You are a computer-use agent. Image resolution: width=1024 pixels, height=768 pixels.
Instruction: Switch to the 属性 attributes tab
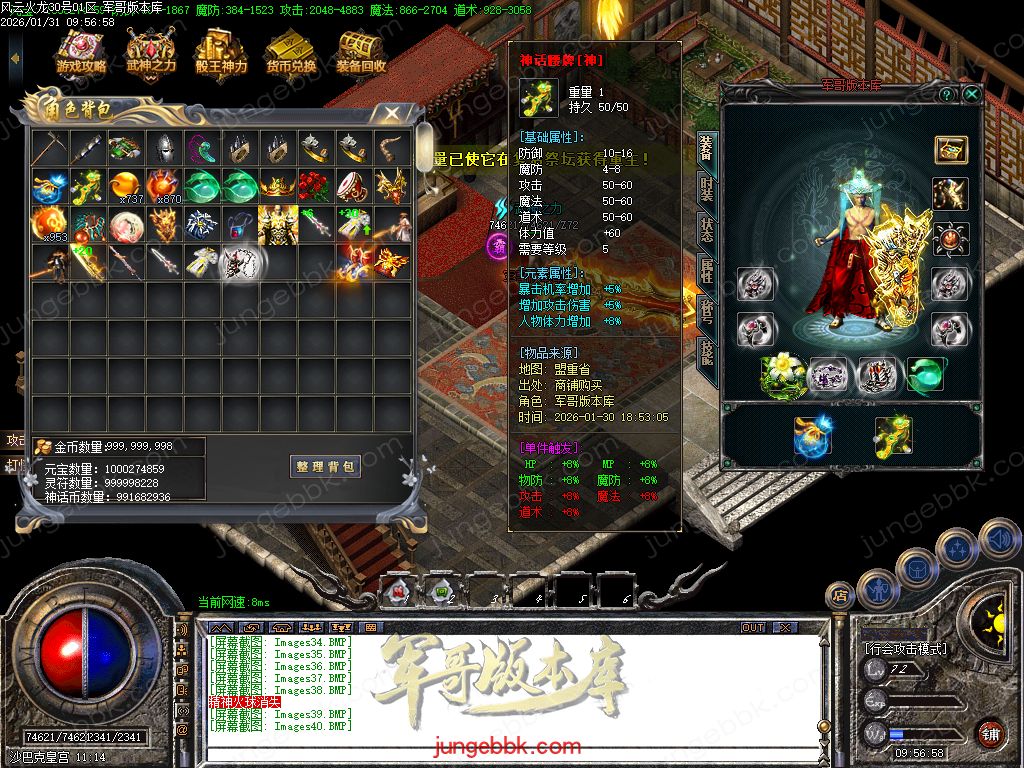pyautogui.click(x=706, y=269)
